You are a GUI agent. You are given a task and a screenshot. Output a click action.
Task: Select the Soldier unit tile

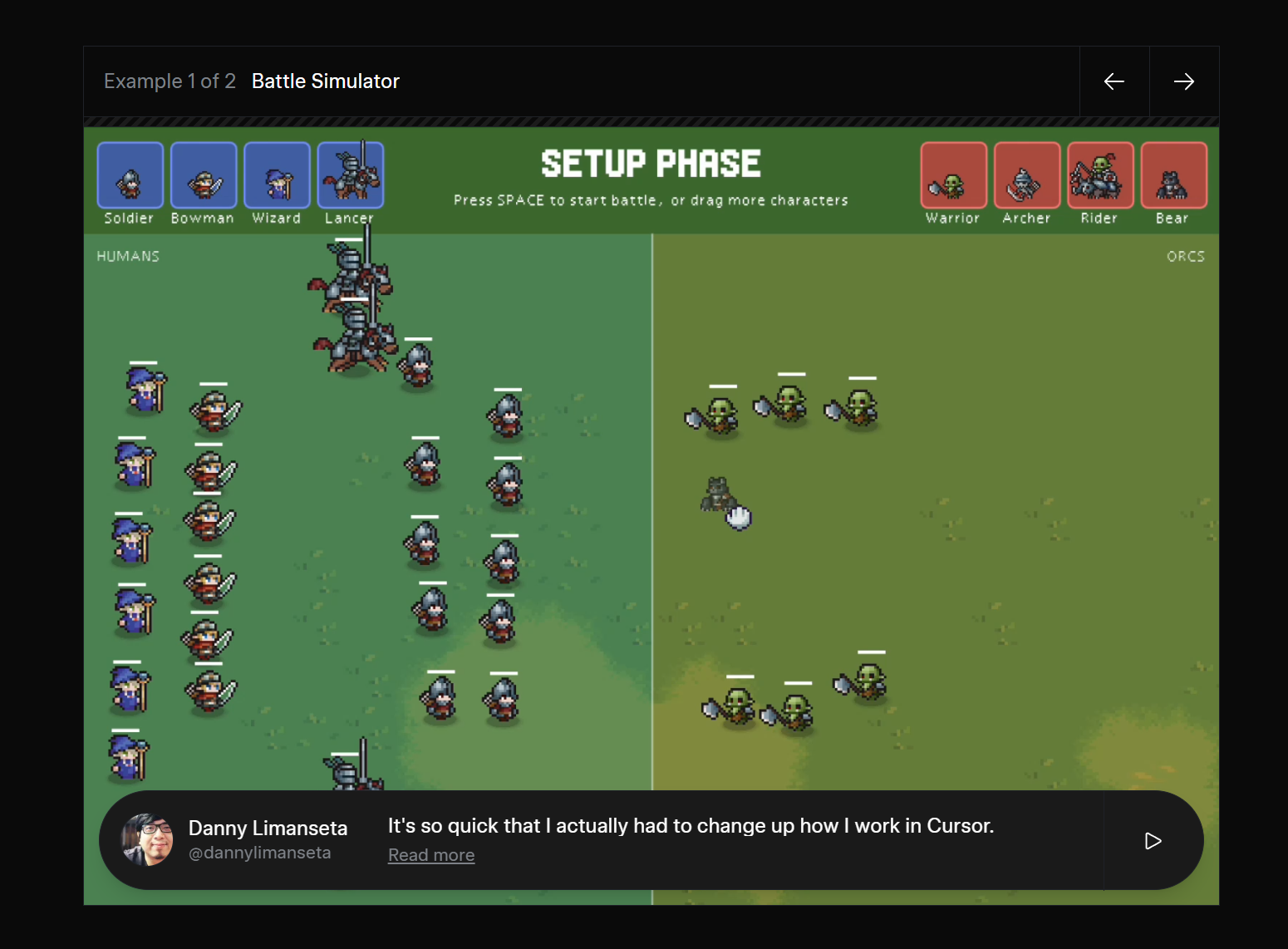[130, 175]
